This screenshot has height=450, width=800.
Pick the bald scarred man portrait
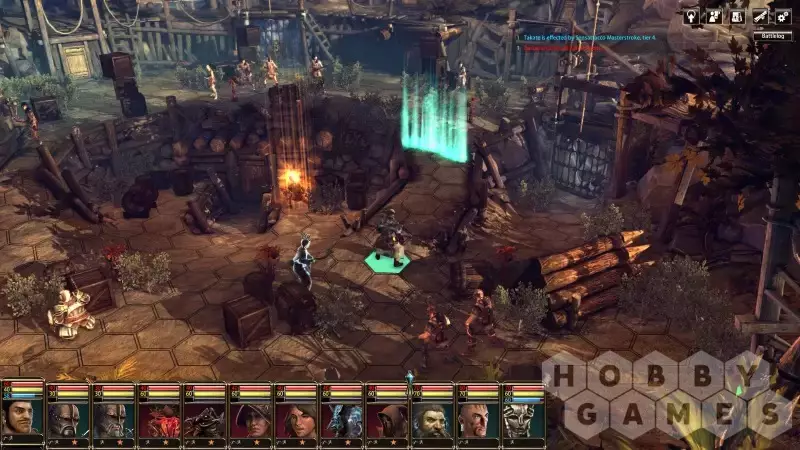(479, 419)
